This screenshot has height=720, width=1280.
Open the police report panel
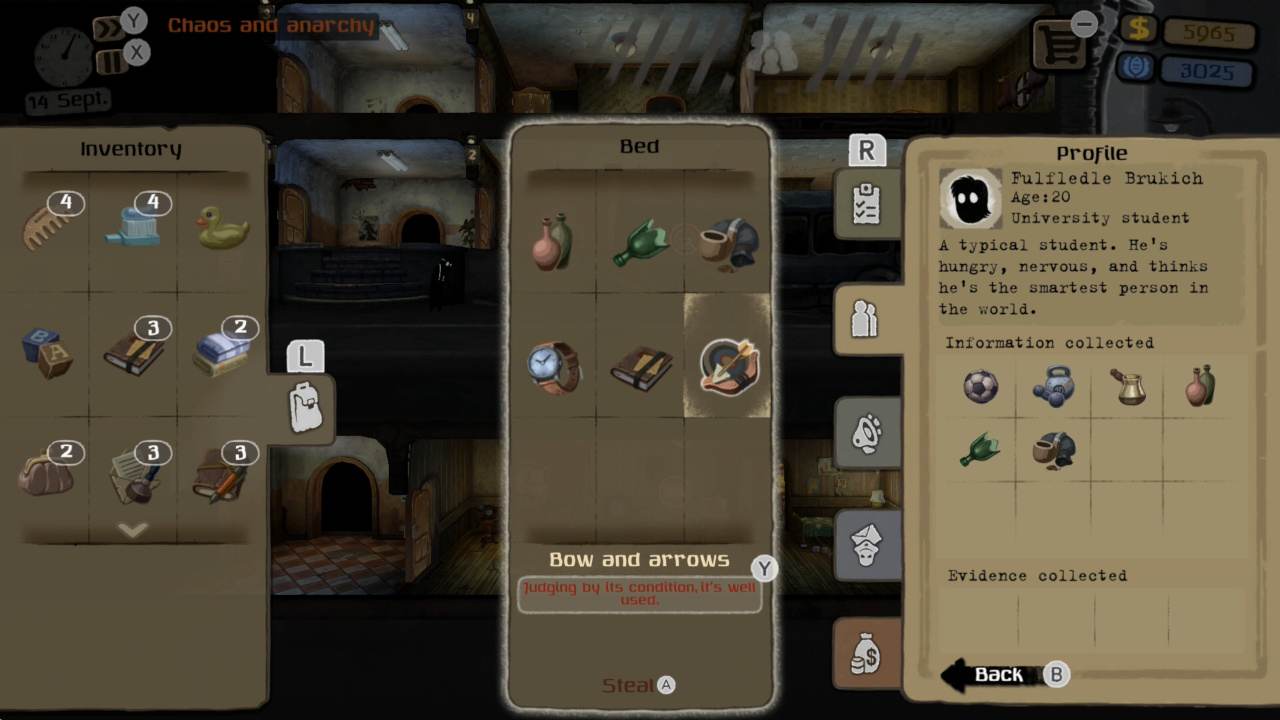(x=866, y=545)
